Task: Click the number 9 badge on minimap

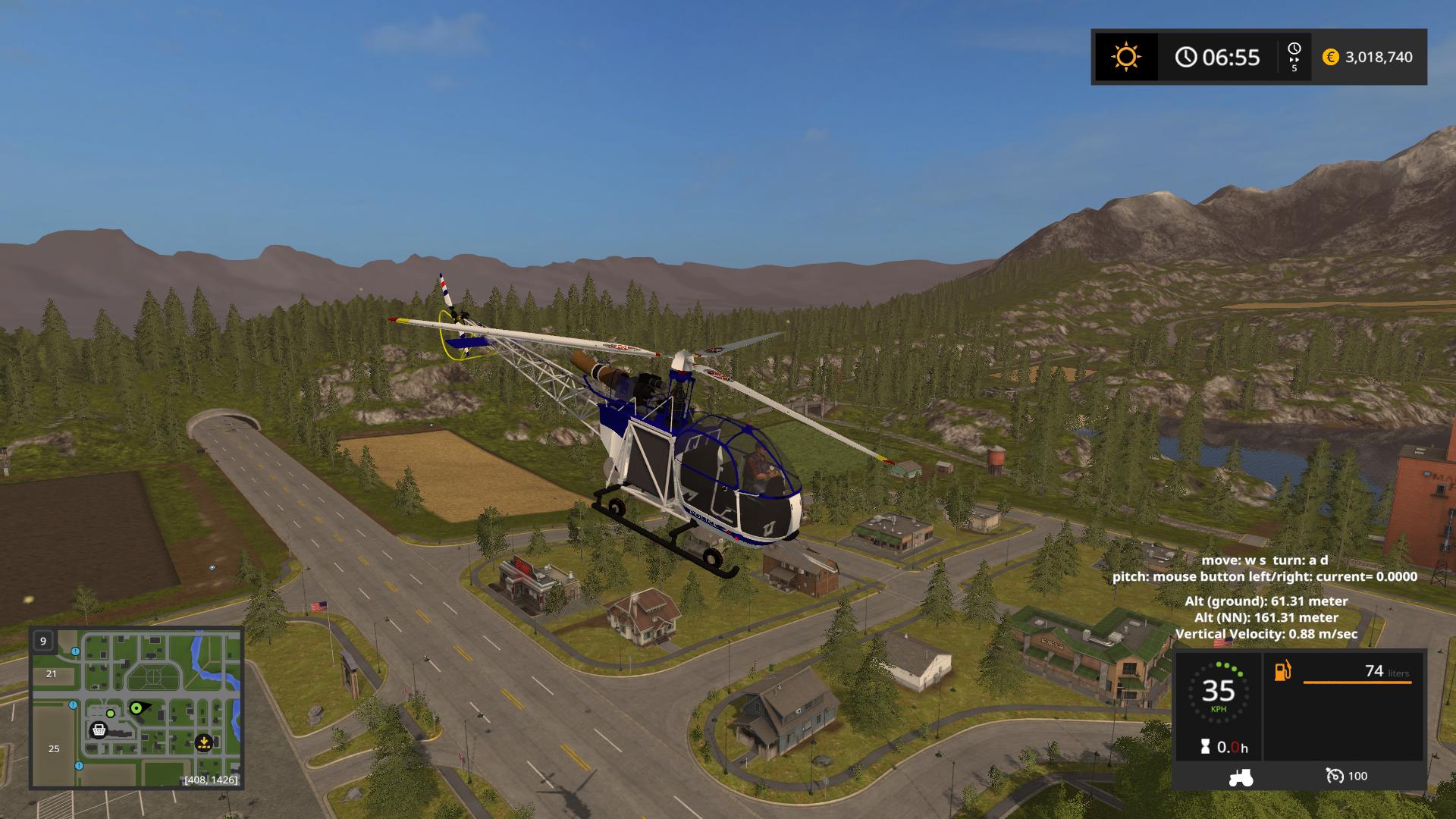Action: click(43, 641)
